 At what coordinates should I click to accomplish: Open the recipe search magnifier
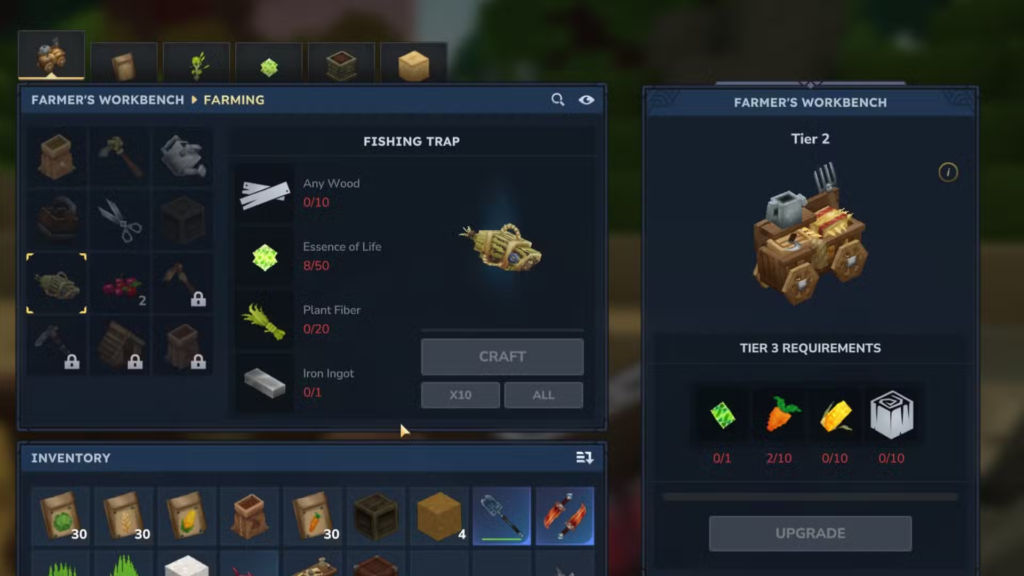[558, 100]
